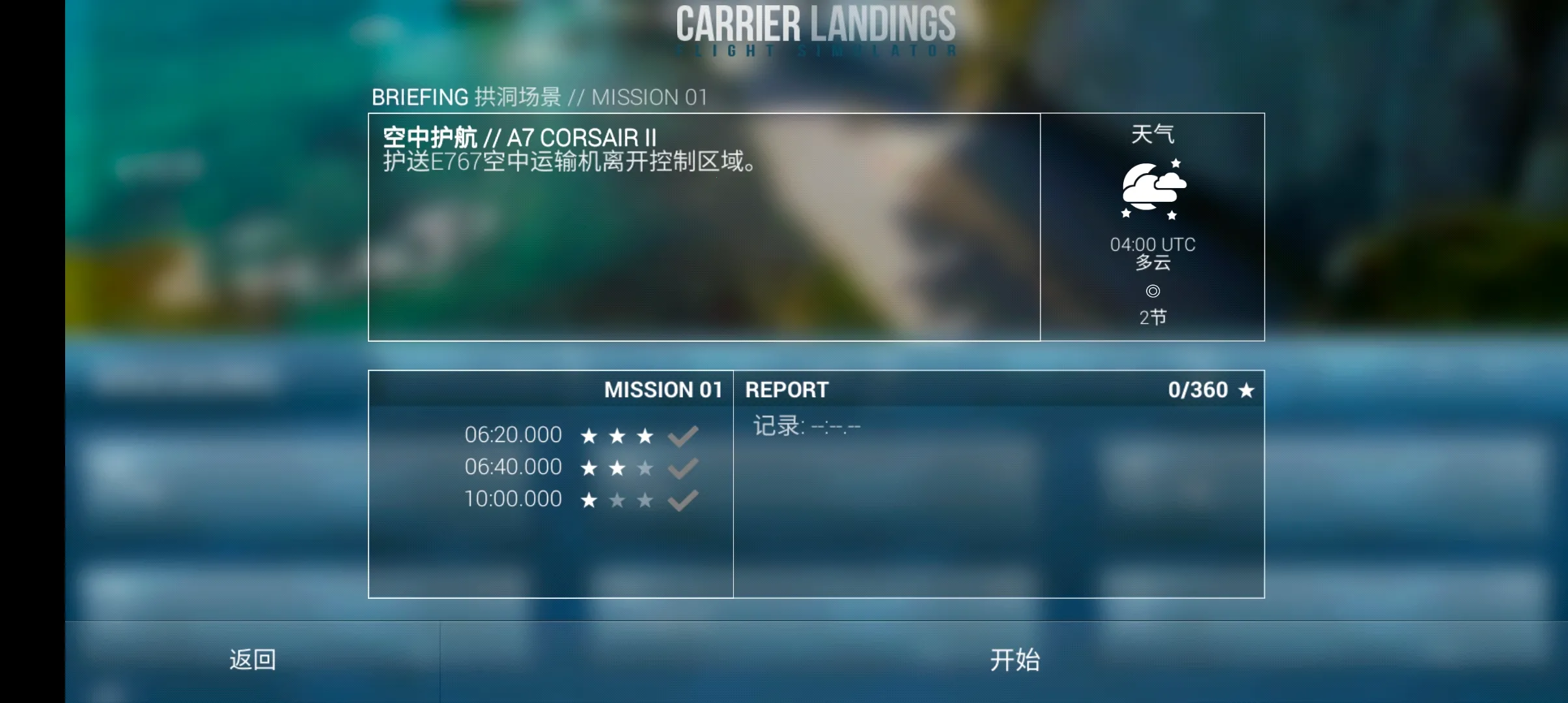Expand the mission description box
Image resolution: width=1568 pixels, height=703 pixels.
tap(703, 228)
